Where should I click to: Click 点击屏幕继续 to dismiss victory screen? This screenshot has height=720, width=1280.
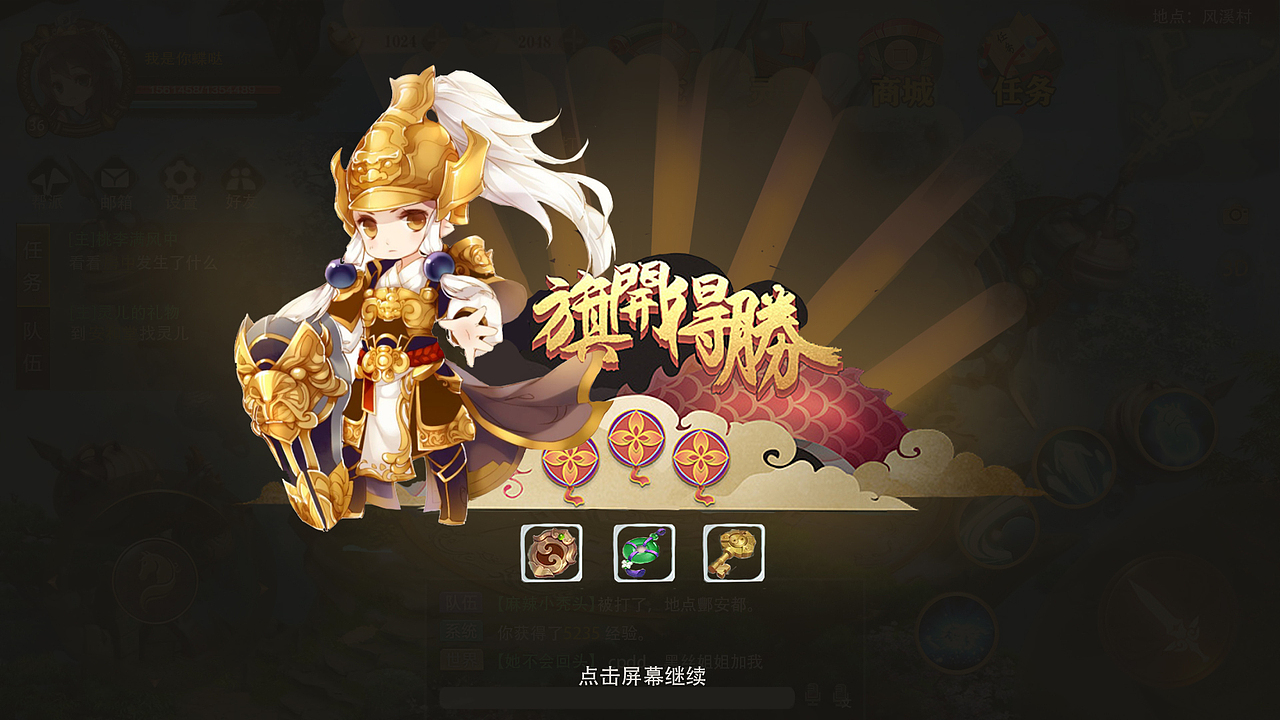click(x=640, y=675)
